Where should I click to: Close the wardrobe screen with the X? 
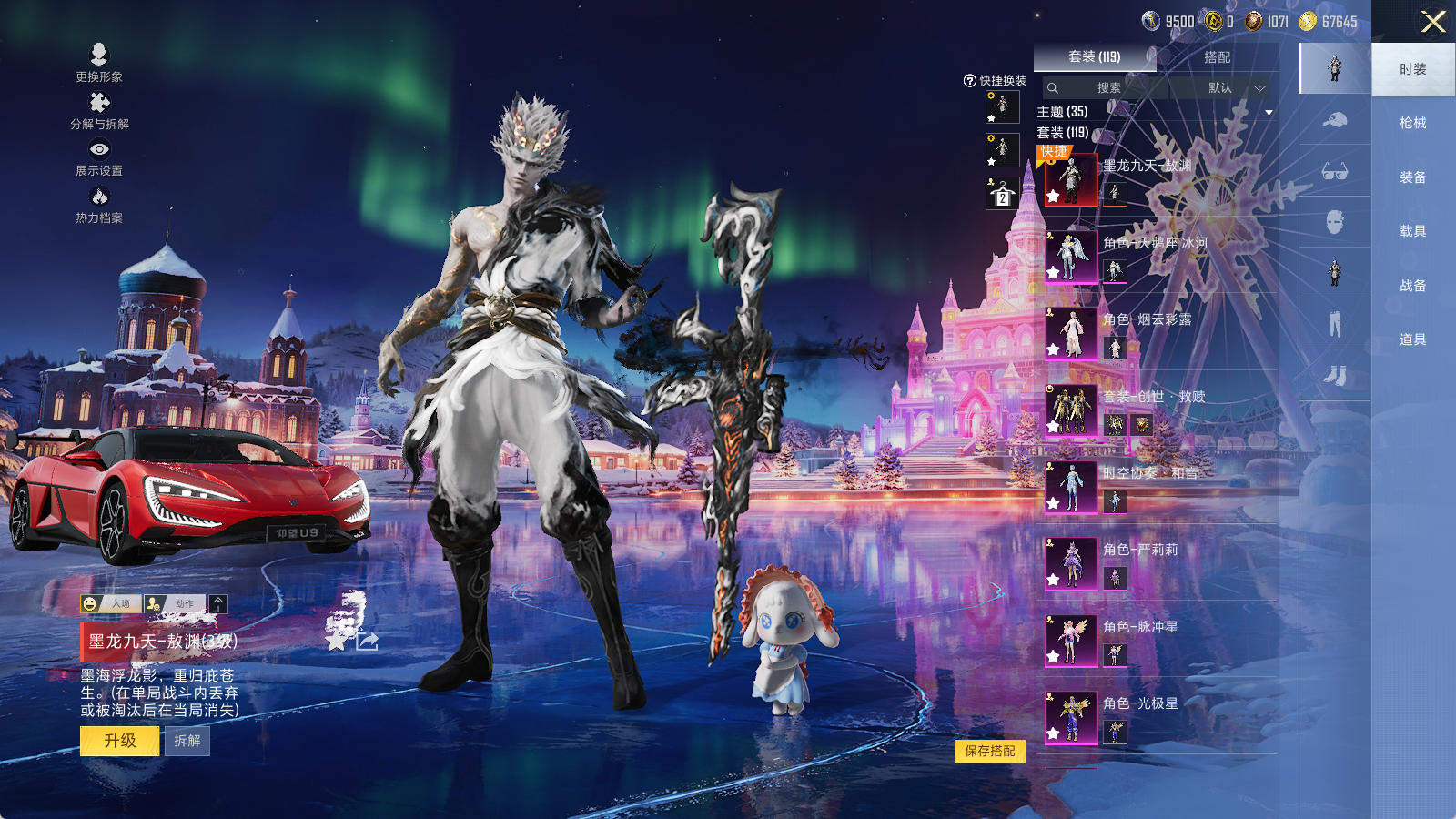coord(1433,22)
